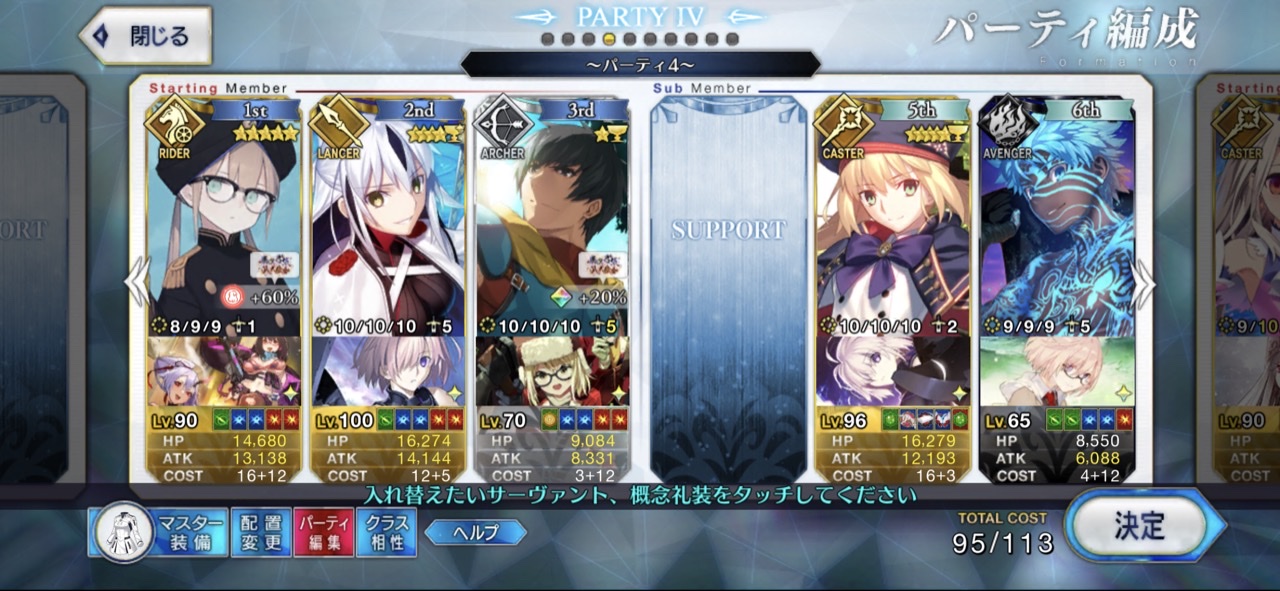Open the マスター装備 master equipment menu
Image resolution: width=1280 pixels, height=591 pixels.
tap(157, 532)
